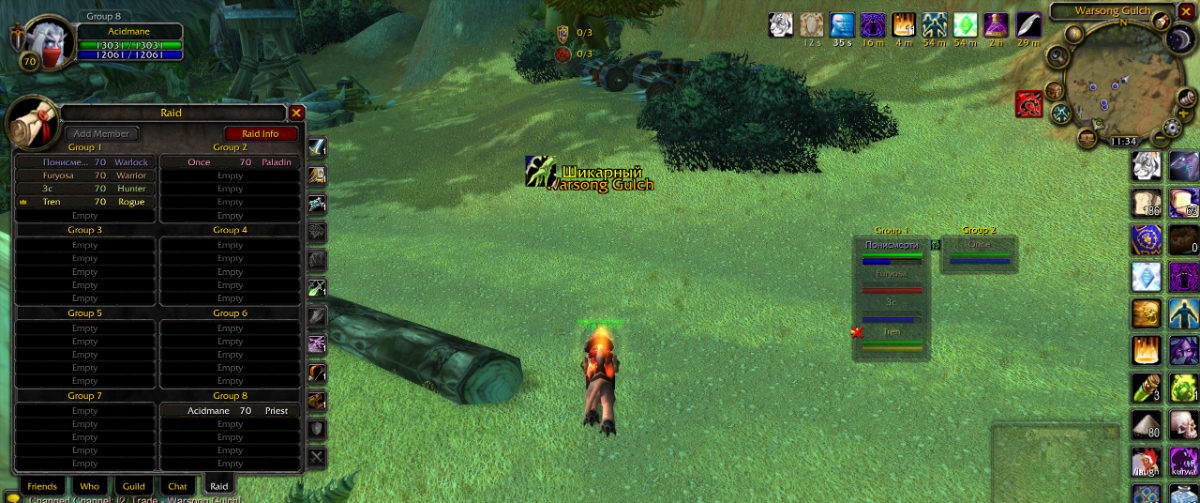Select the Chat tab
This screenshot has height=503, width=1200.
pos(177,486)
